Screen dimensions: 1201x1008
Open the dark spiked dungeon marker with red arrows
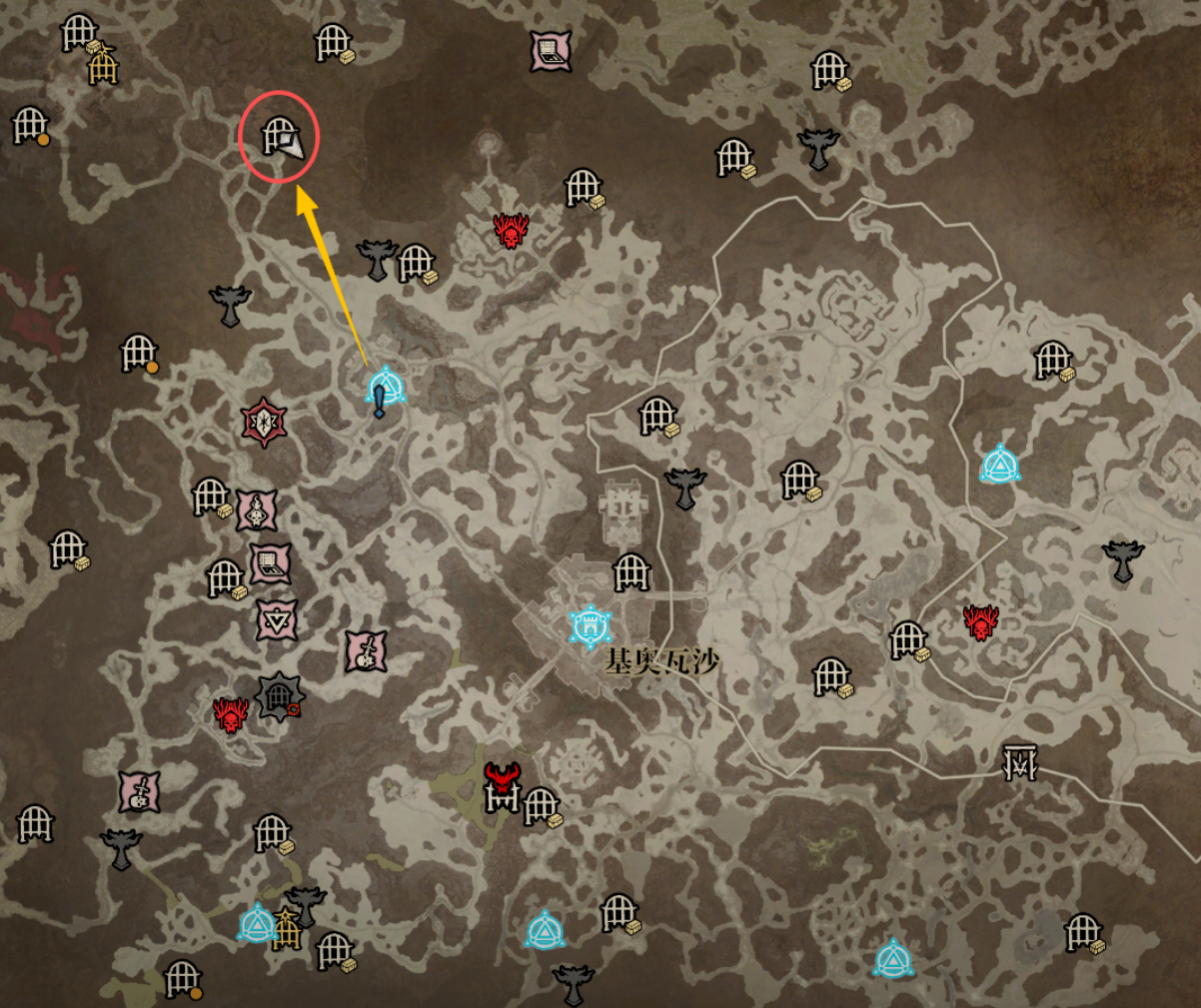coord(278,696)
